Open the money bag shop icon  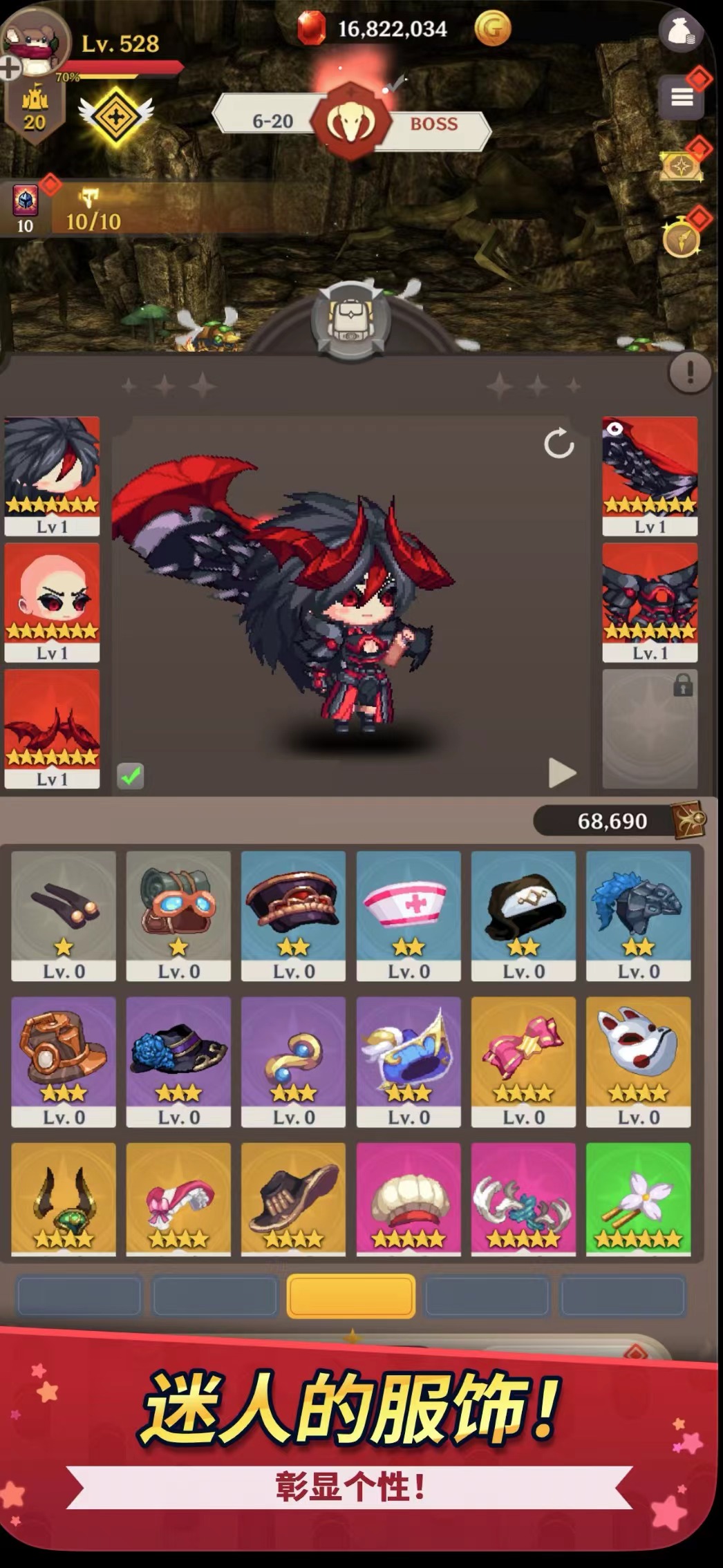click(x=681, y=31)
